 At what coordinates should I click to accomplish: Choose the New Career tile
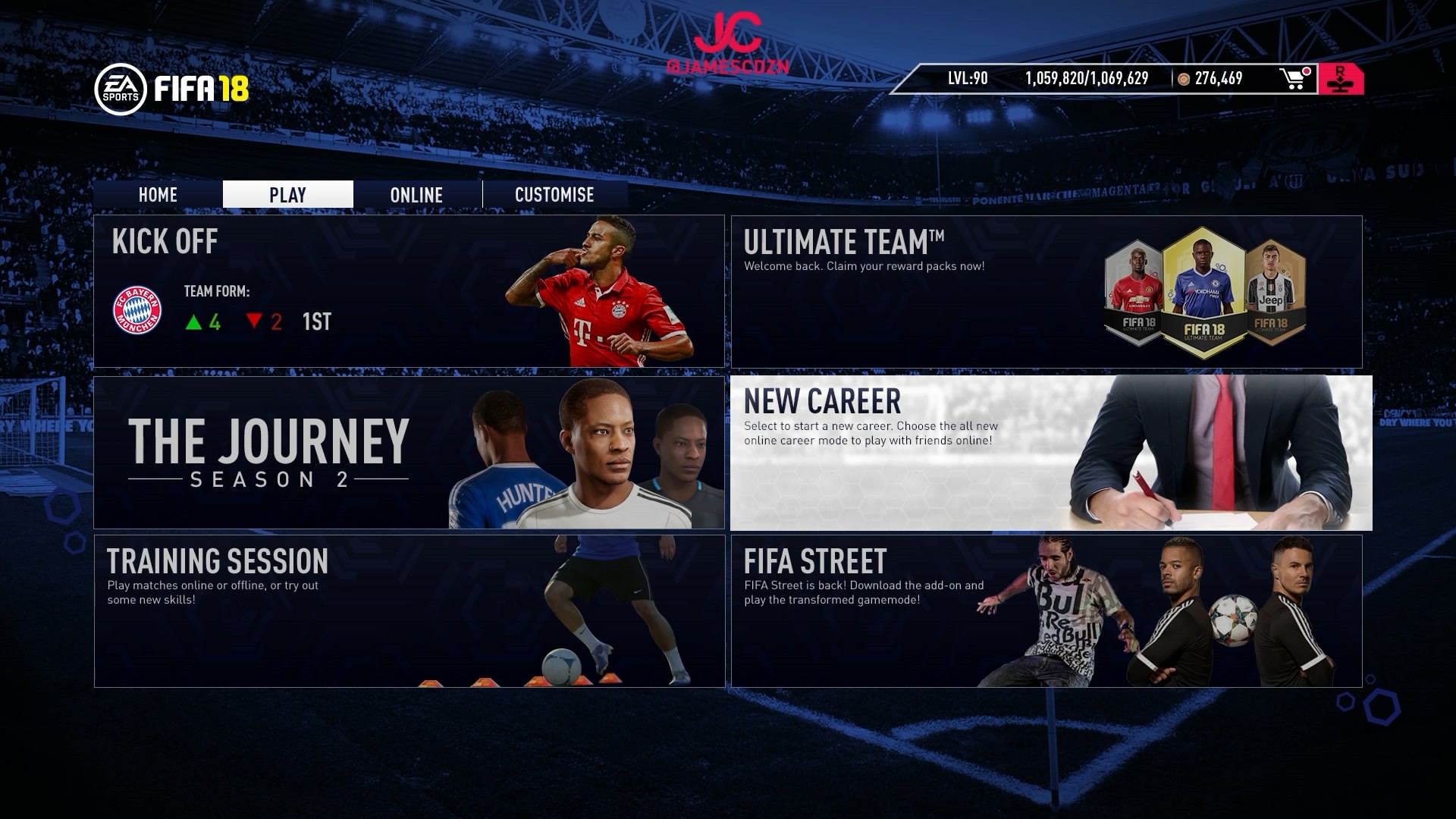click(1051, 453)
